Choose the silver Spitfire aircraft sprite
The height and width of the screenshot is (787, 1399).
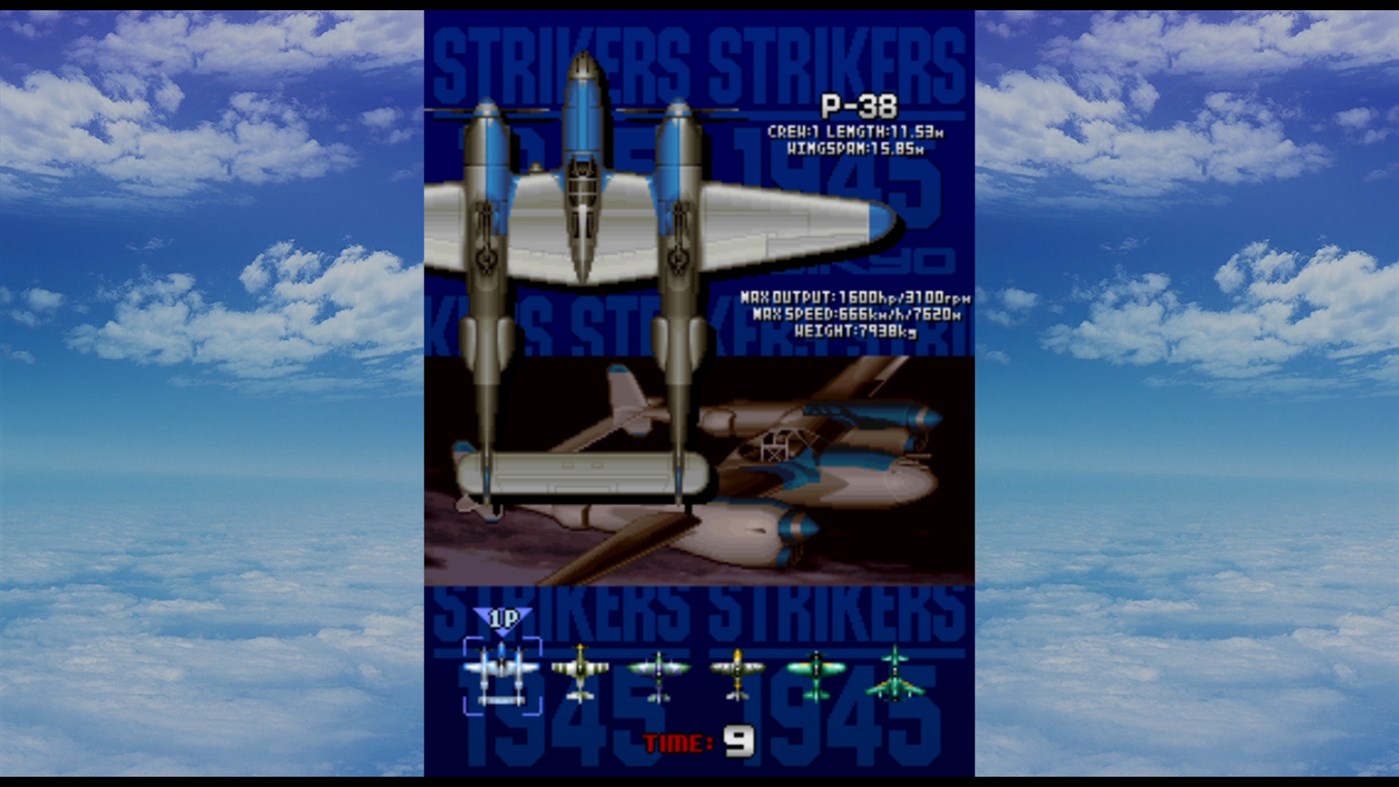pos(659,672)
